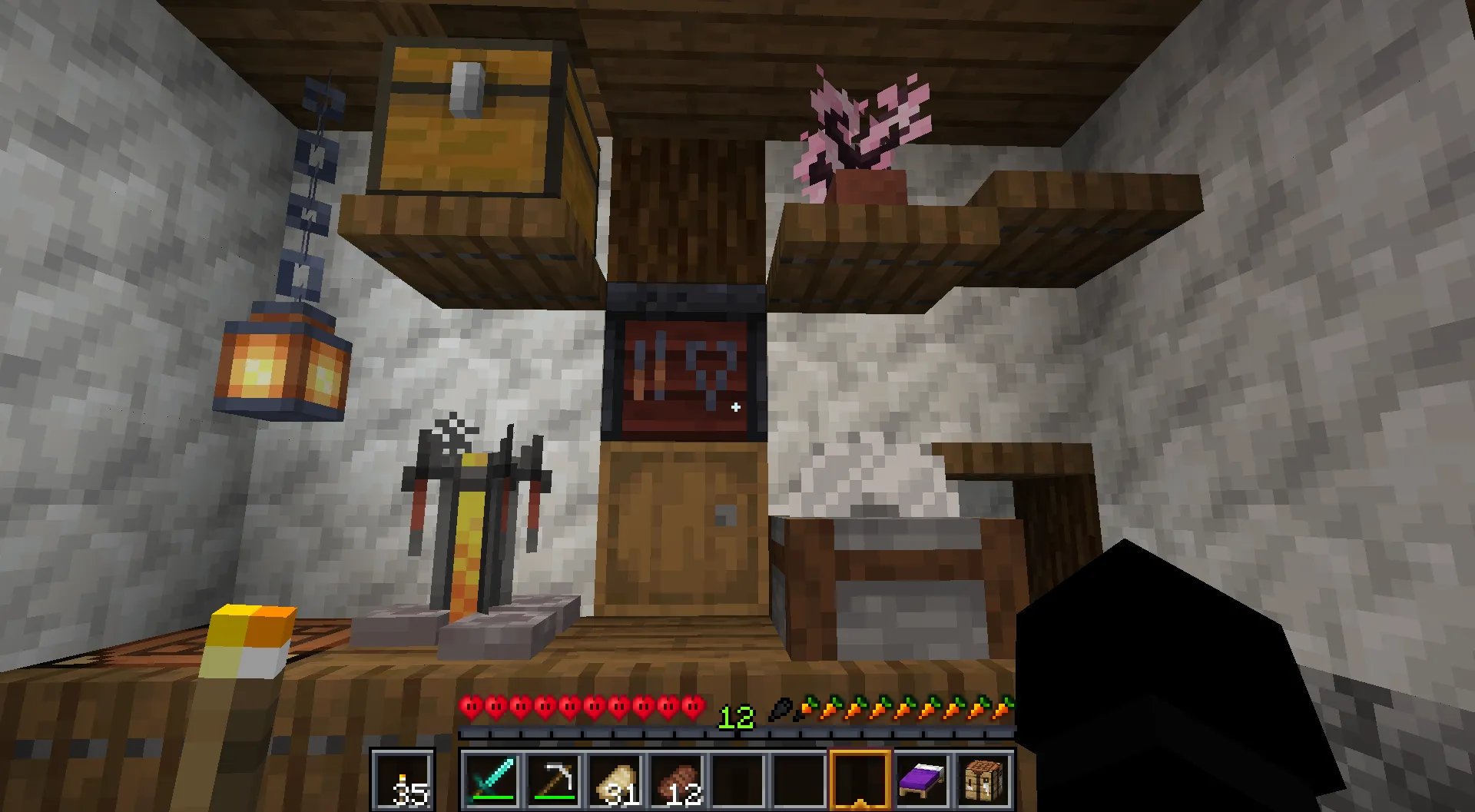Select the stack of 91 paper
Viewport: 1475px width, 812px height.
pos(615,780)
